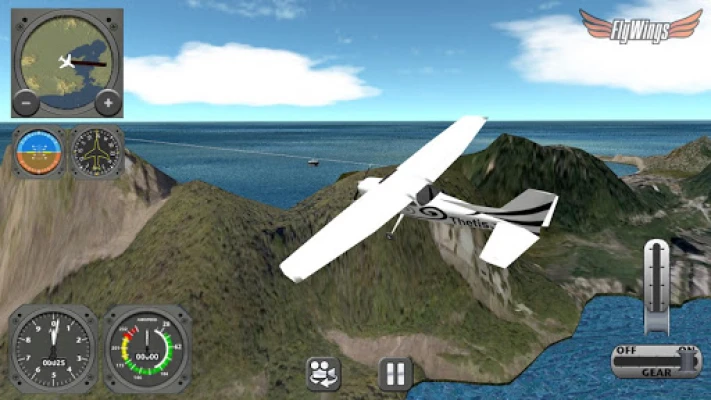The width and height of the screenshot is (711, 400).
Task: Tap the artificial horizon attitude indicator
Action: 39,152
